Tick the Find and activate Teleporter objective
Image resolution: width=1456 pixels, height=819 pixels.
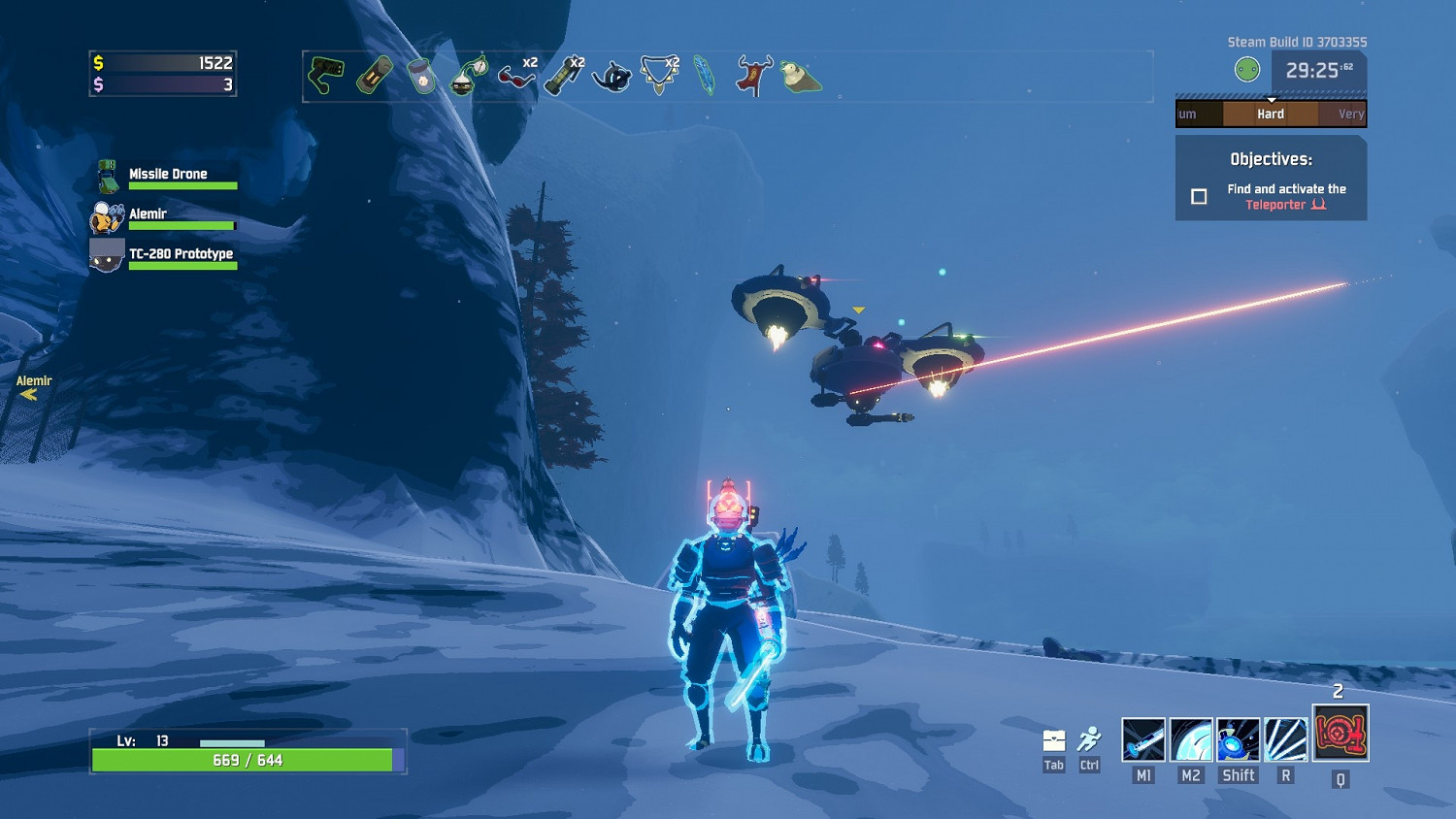[1200, 197]
